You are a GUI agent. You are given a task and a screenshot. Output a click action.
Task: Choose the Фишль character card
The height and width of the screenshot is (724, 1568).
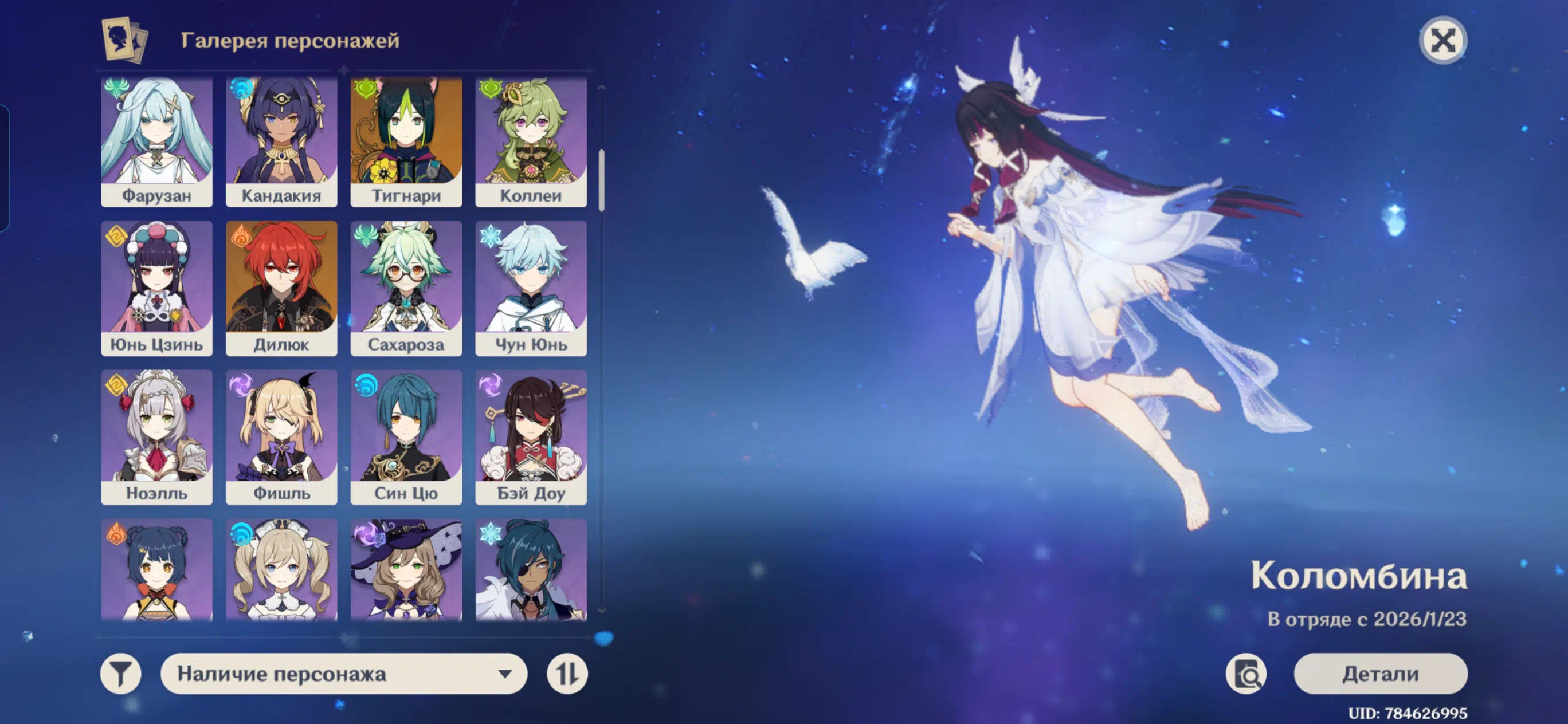tap(281, 437)
